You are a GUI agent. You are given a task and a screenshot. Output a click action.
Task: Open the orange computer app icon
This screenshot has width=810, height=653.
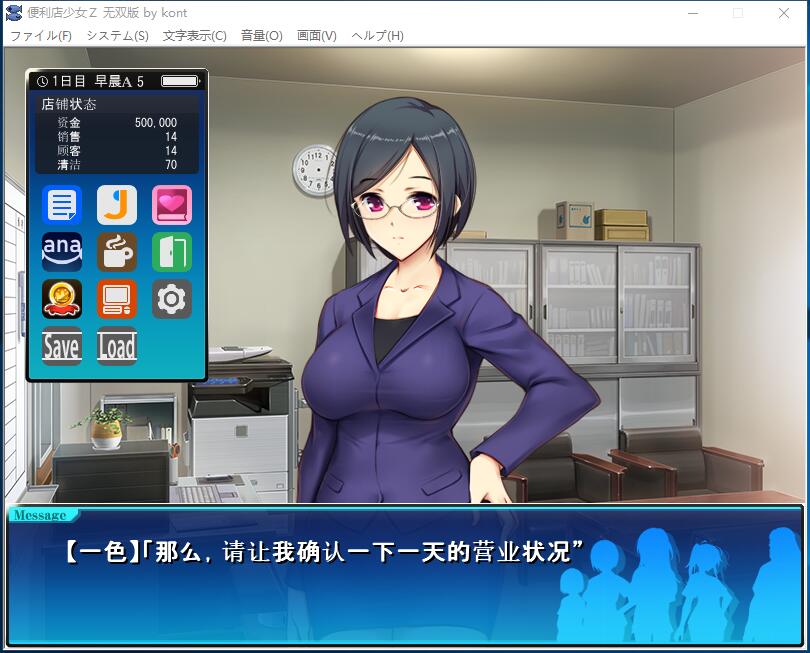[x=117, y=299]
